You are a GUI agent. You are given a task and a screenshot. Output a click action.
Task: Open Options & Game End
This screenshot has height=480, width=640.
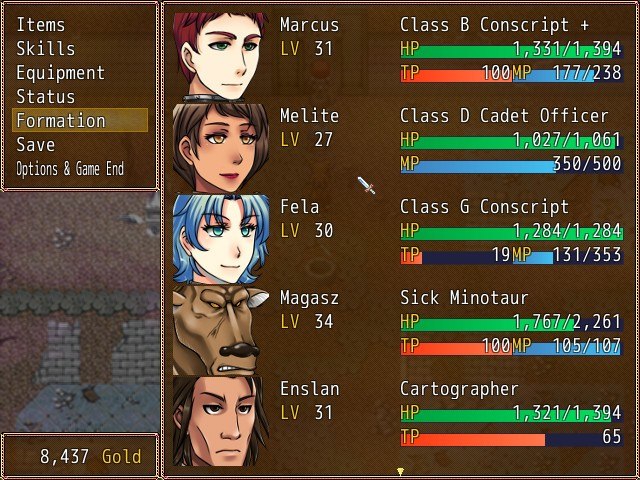coord(70,169)
